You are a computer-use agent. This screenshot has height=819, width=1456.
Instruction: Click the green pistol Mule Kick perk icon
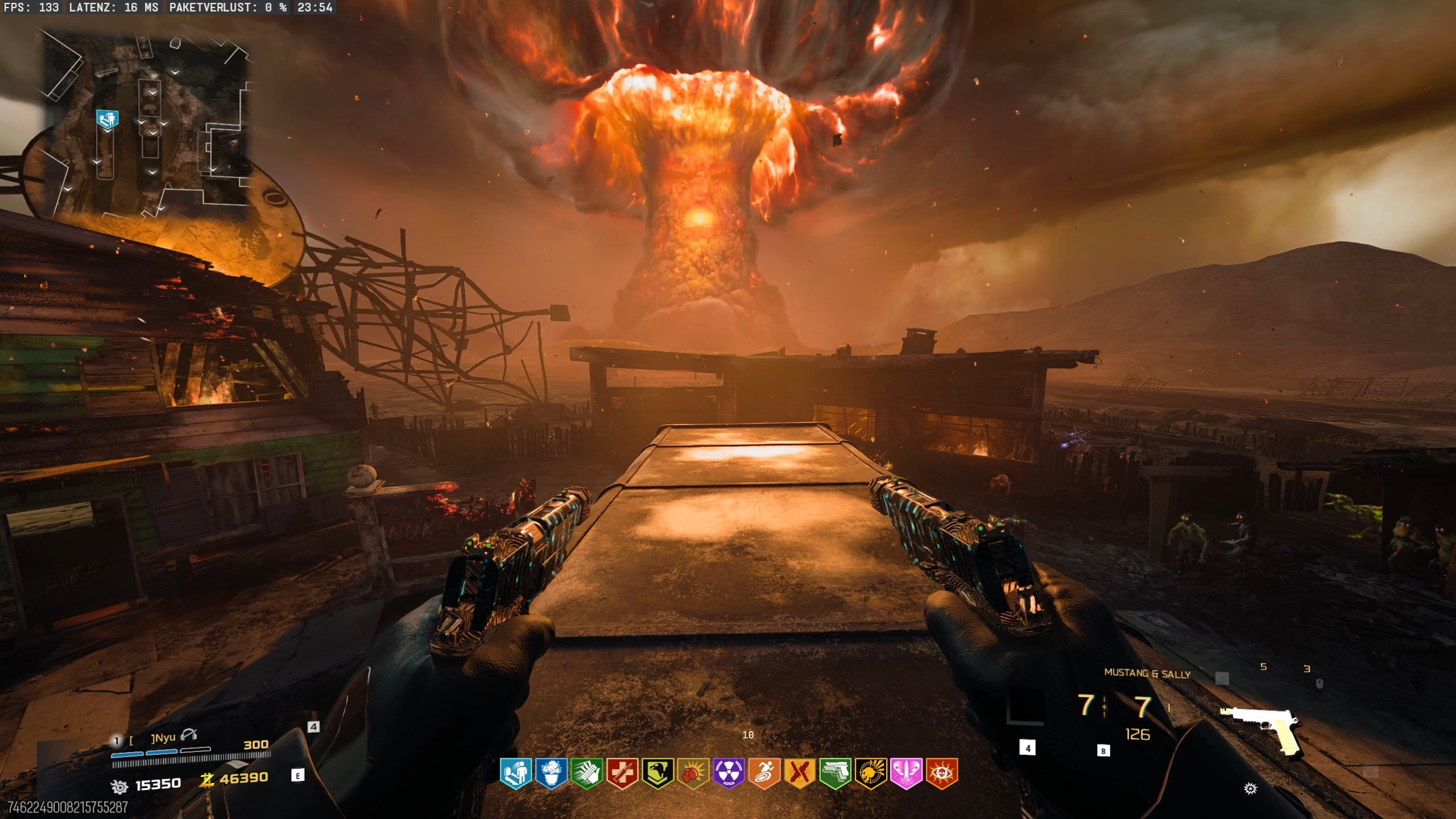point(835,773)
